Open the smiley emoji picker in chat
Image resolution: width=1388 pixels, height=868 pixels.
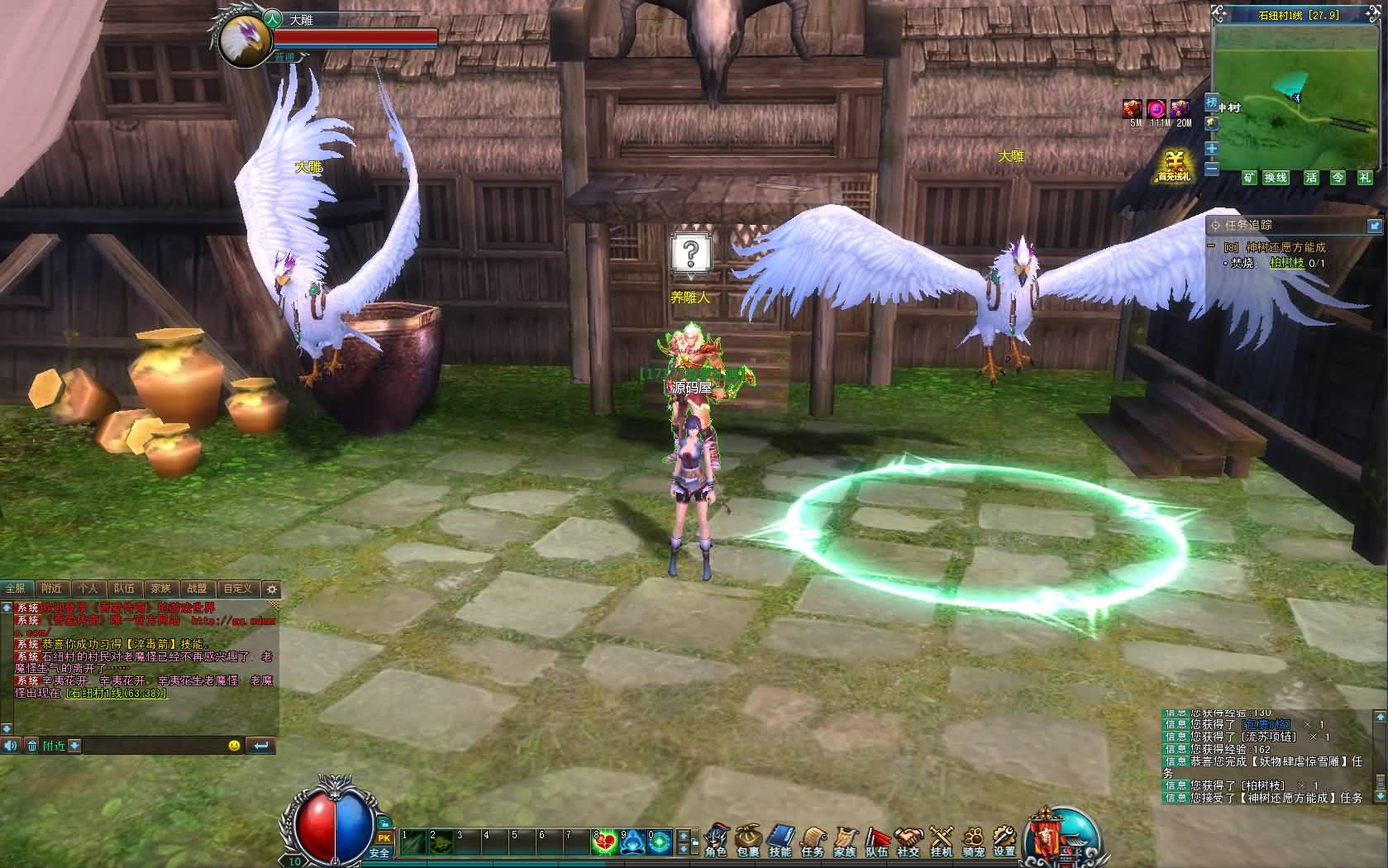235,746
